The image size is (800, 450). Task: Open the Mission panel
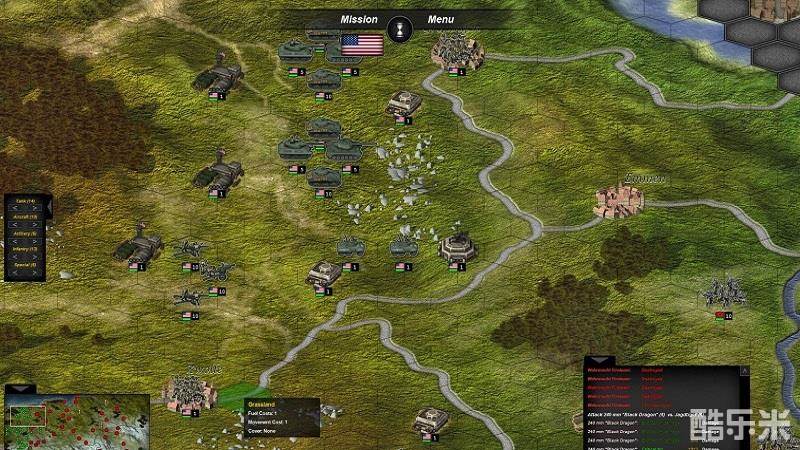point(359,19)
